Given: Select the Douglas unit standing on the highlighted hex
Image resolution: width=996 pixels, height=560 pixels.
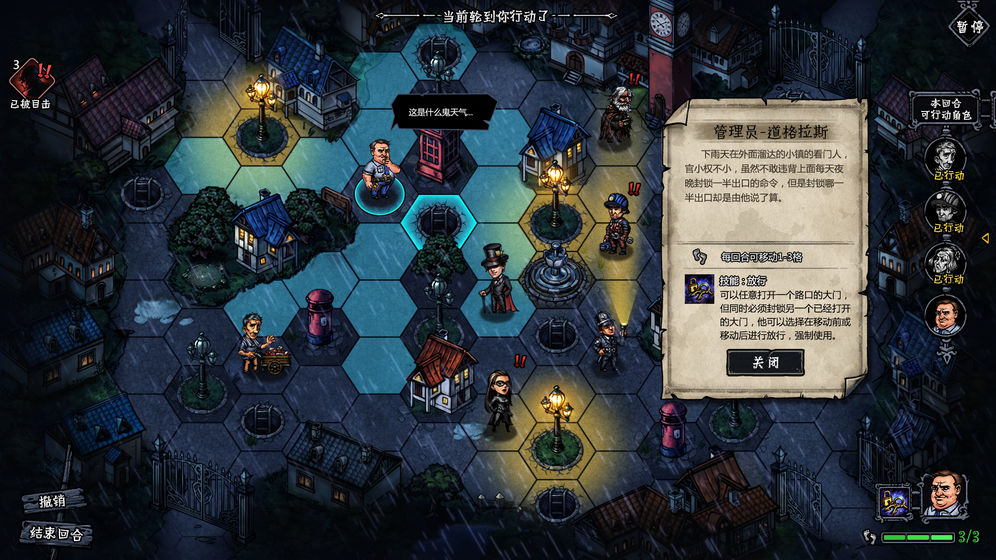Looking at the screenshot, I should (x=379, y=172).
